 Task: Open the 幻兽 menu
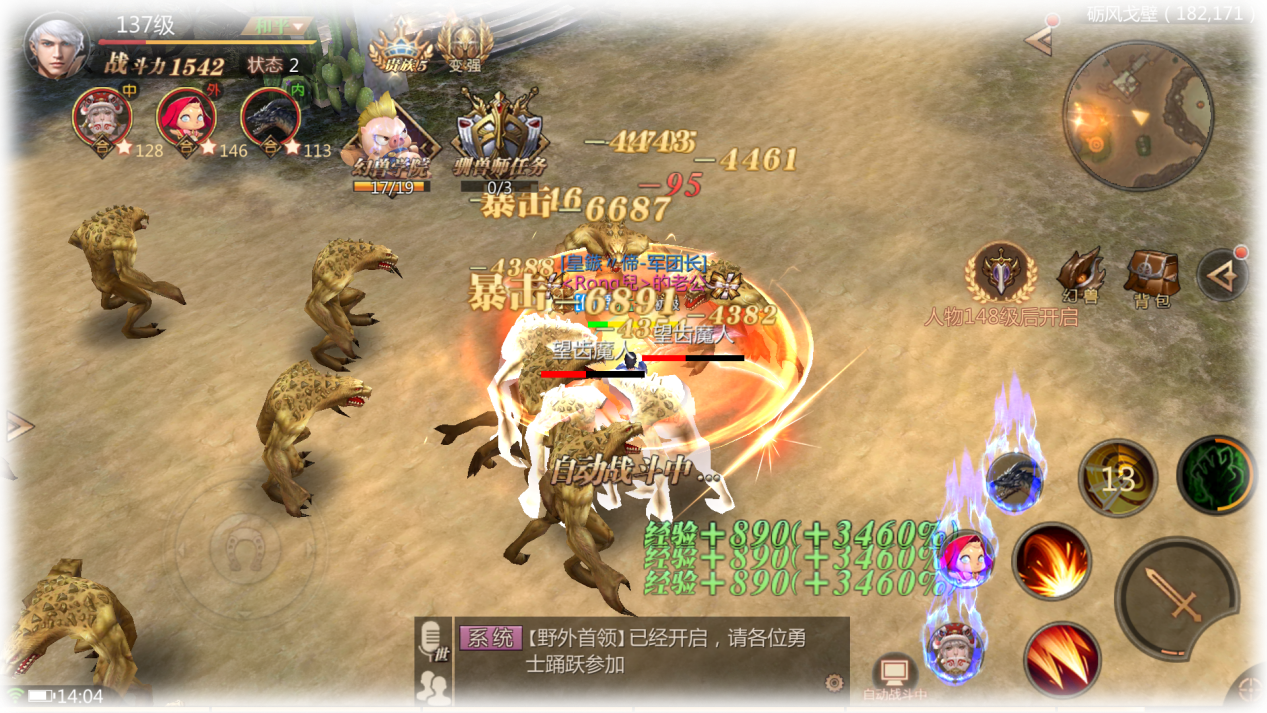1081,274
